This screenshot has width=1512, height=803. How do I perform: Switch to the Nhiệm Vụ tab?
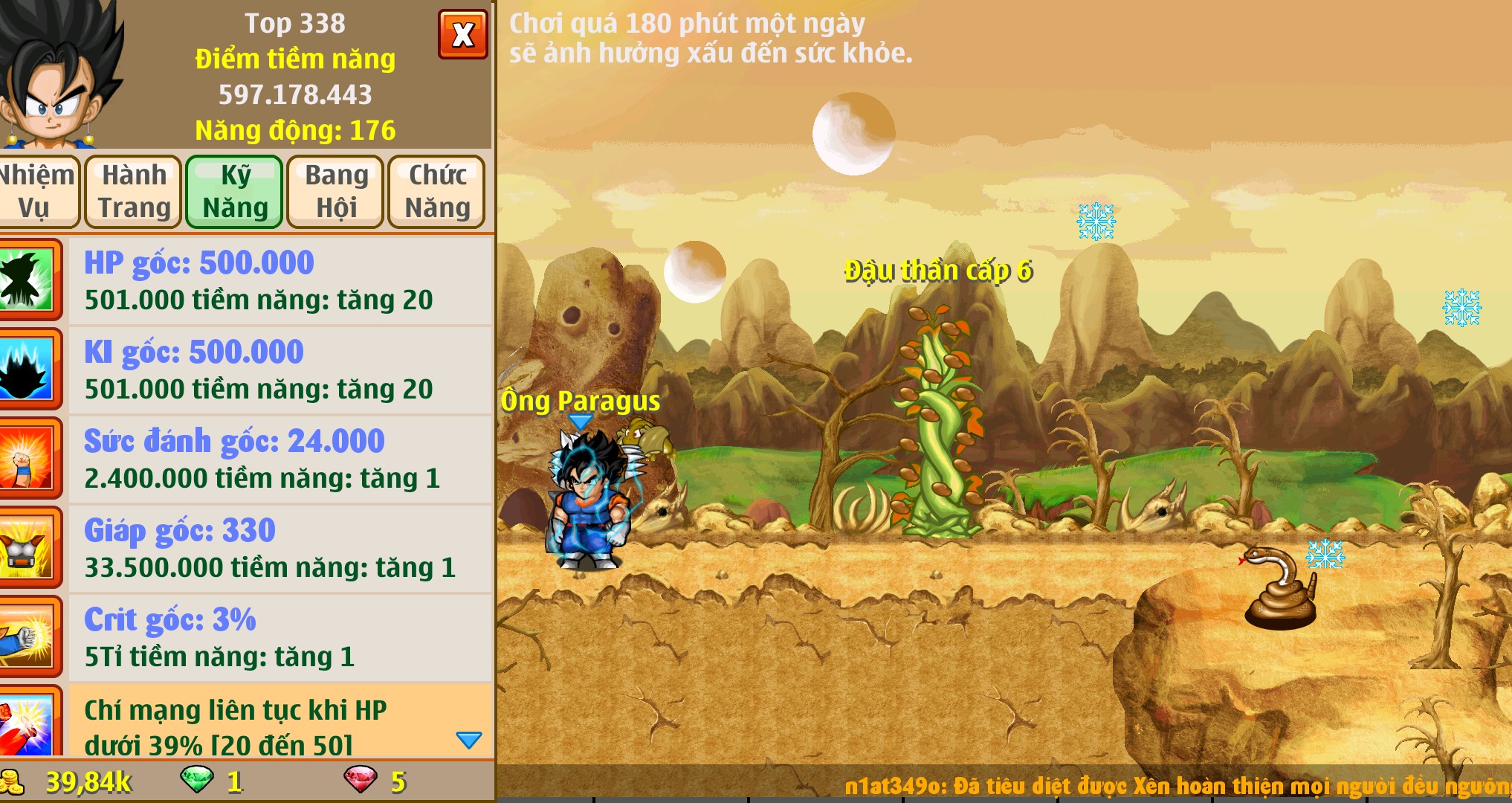tap(39, 191)
